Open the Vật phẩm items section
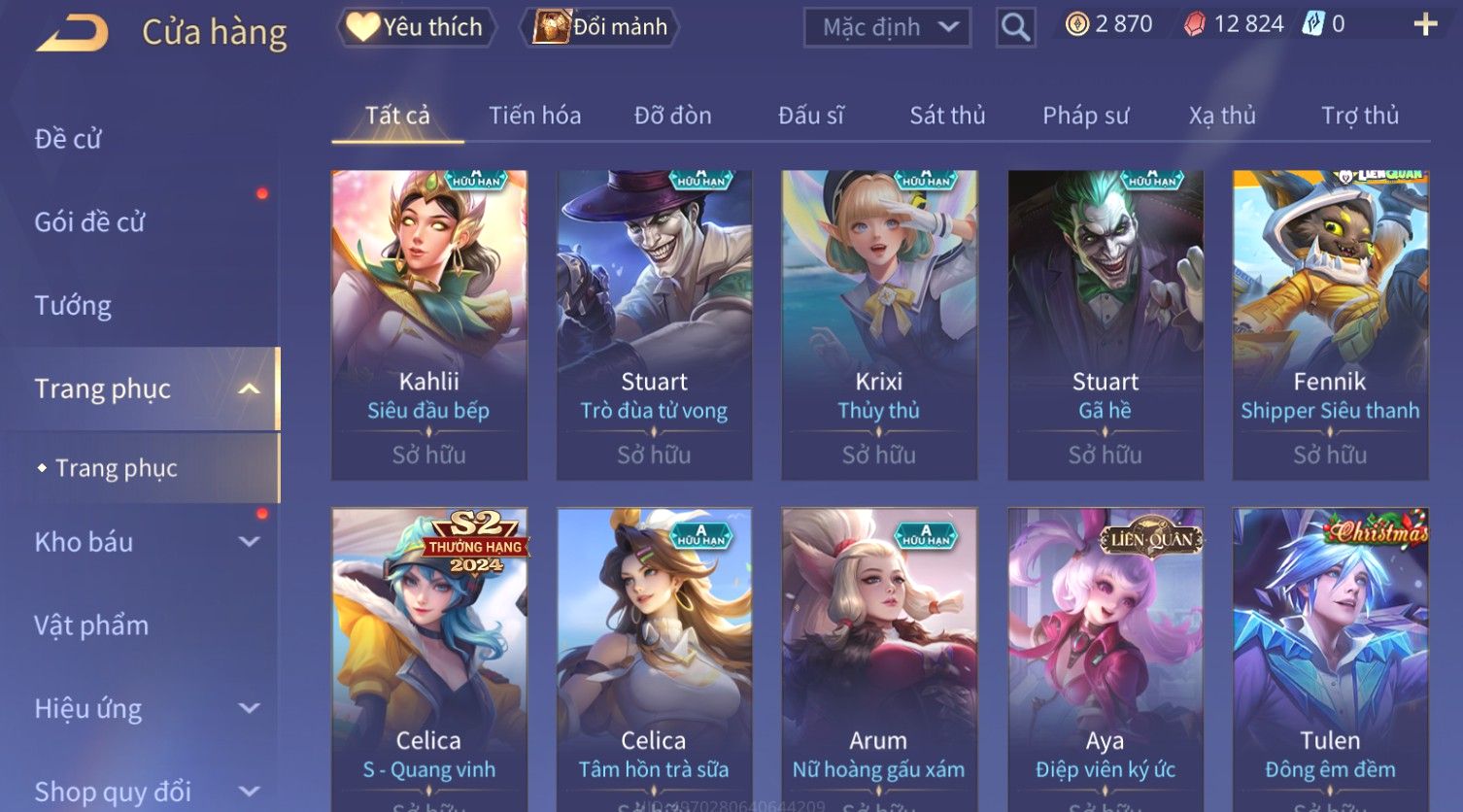This screenshot has height=812, width=1463. pyautogui.click(x=91, y=626)
